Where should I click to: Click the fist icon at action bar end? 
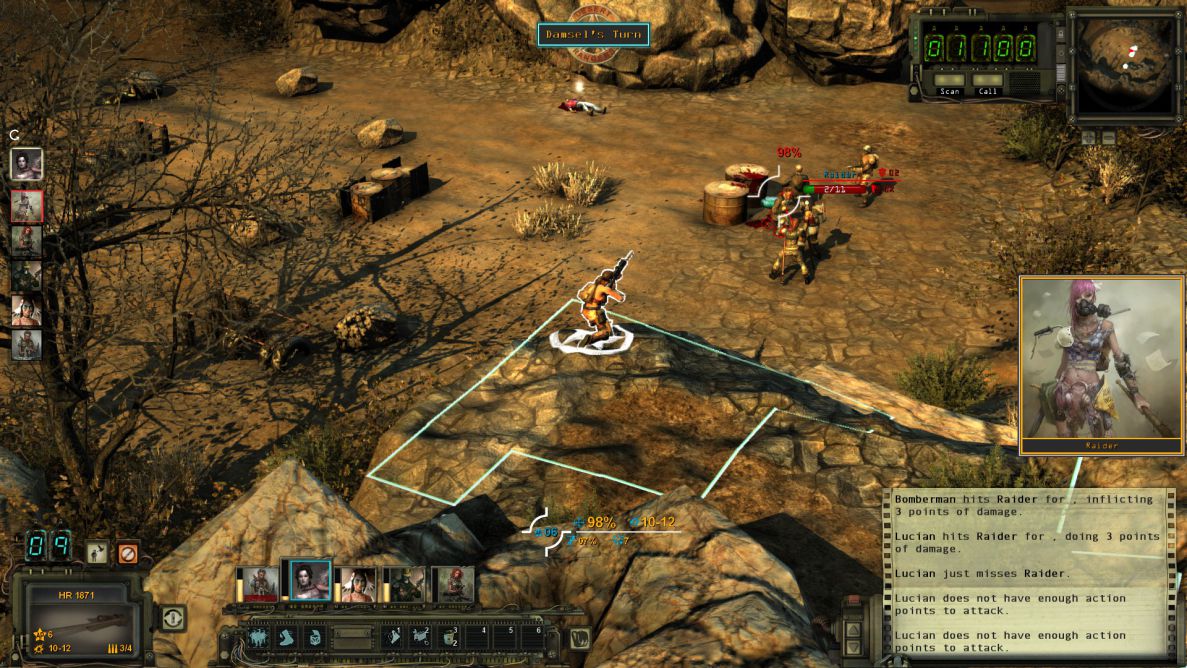pos(578,637)
